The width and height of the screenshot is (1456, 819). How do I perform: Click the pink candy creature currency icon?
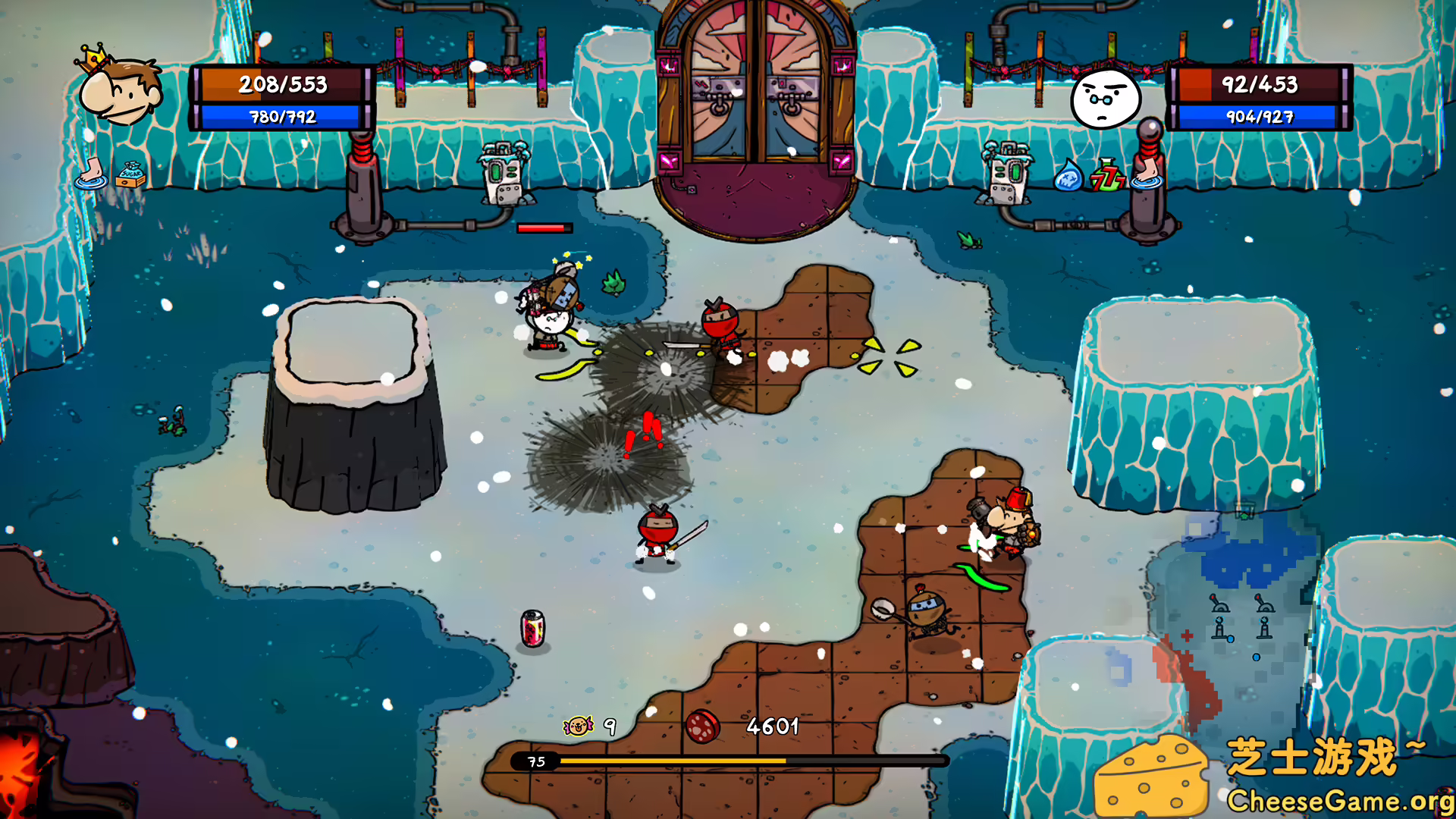tap(578, 726)
